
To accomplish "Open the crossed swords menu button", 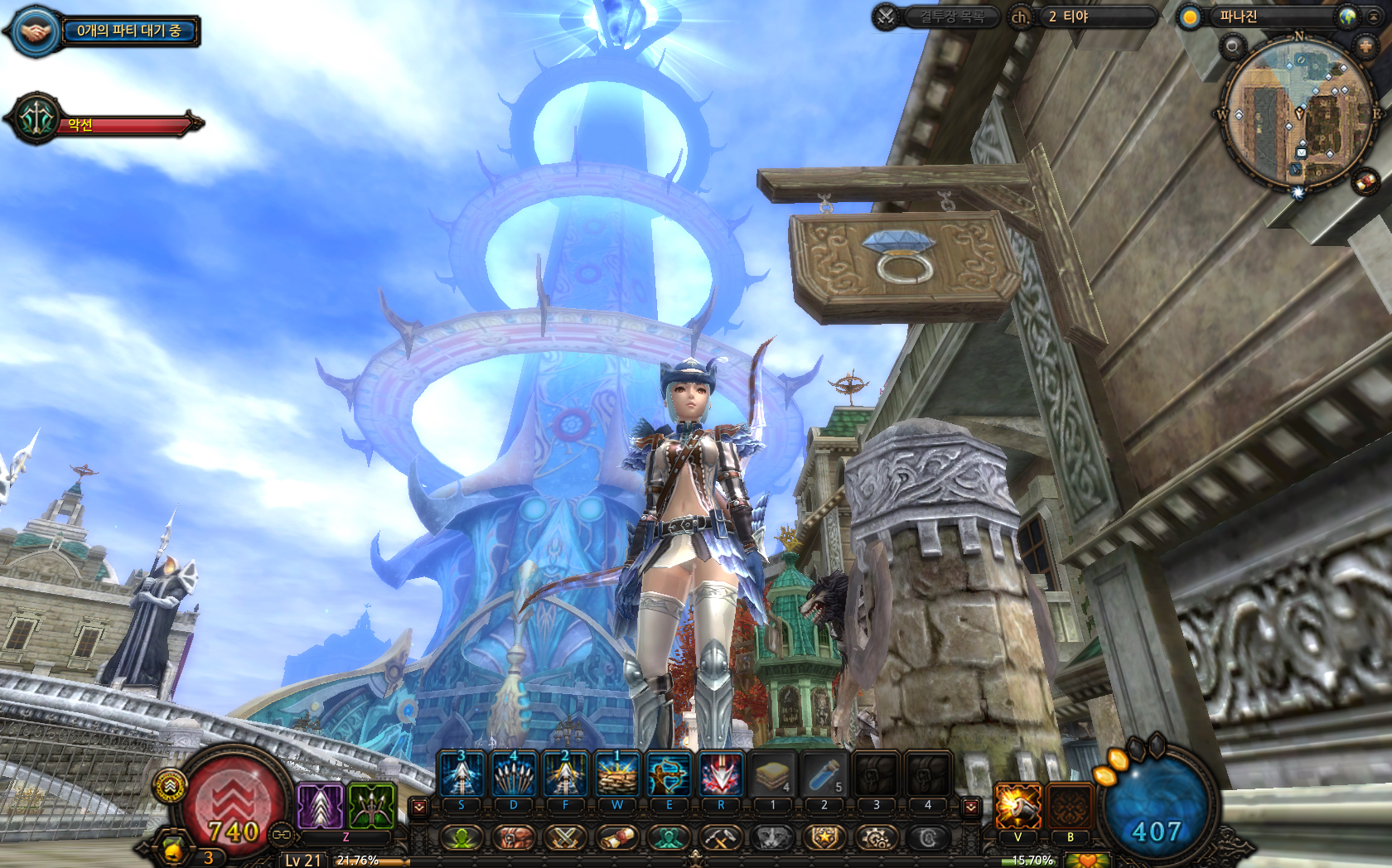I will pos(565,838).
